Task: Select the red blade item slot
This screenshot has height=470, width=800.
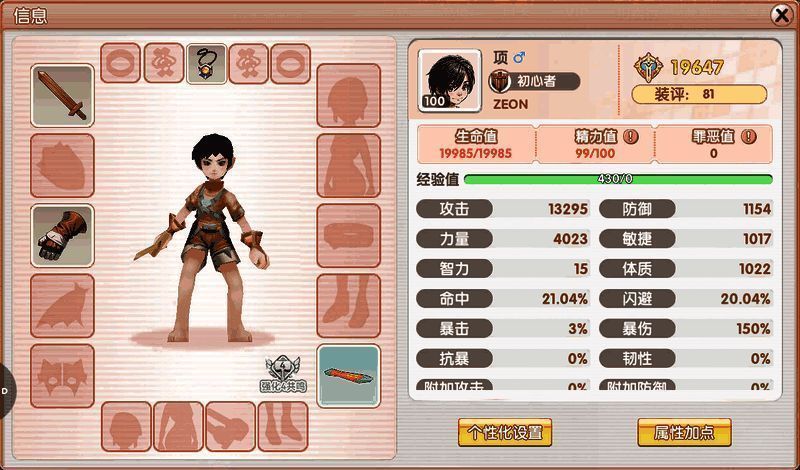Action: pos(348,375)
